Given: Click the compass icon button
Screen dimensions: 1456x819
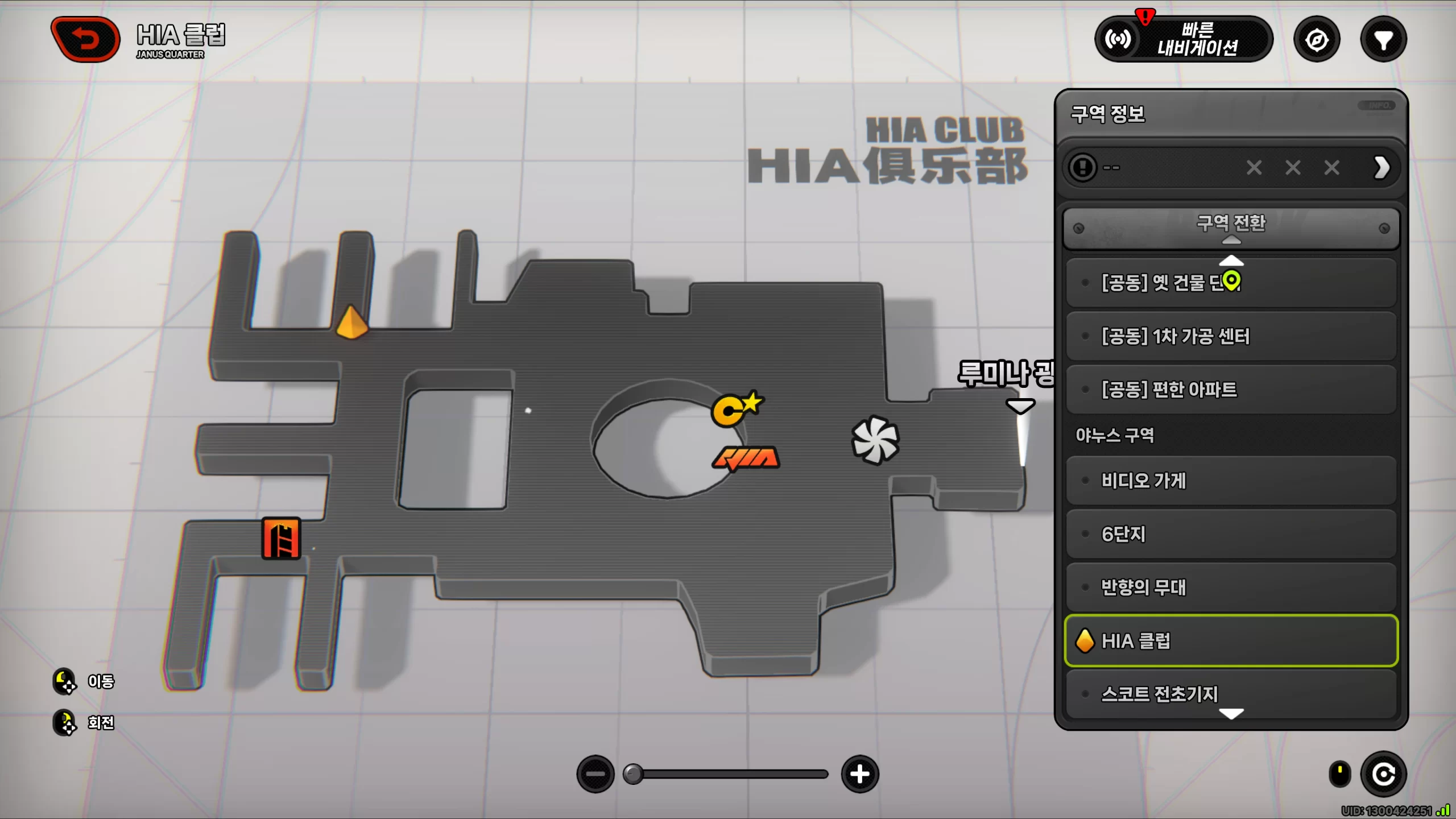Looking at the screenshot, I should pyautogui.click(x=1317, y=40).
